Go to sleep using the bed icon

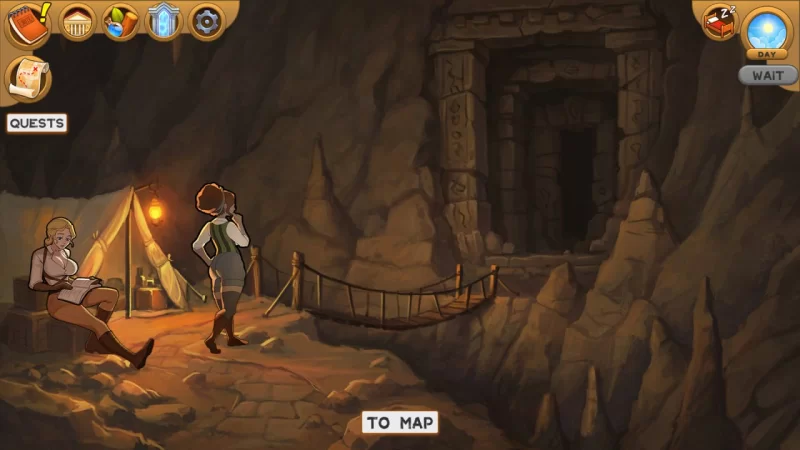(x=720, y=22)
